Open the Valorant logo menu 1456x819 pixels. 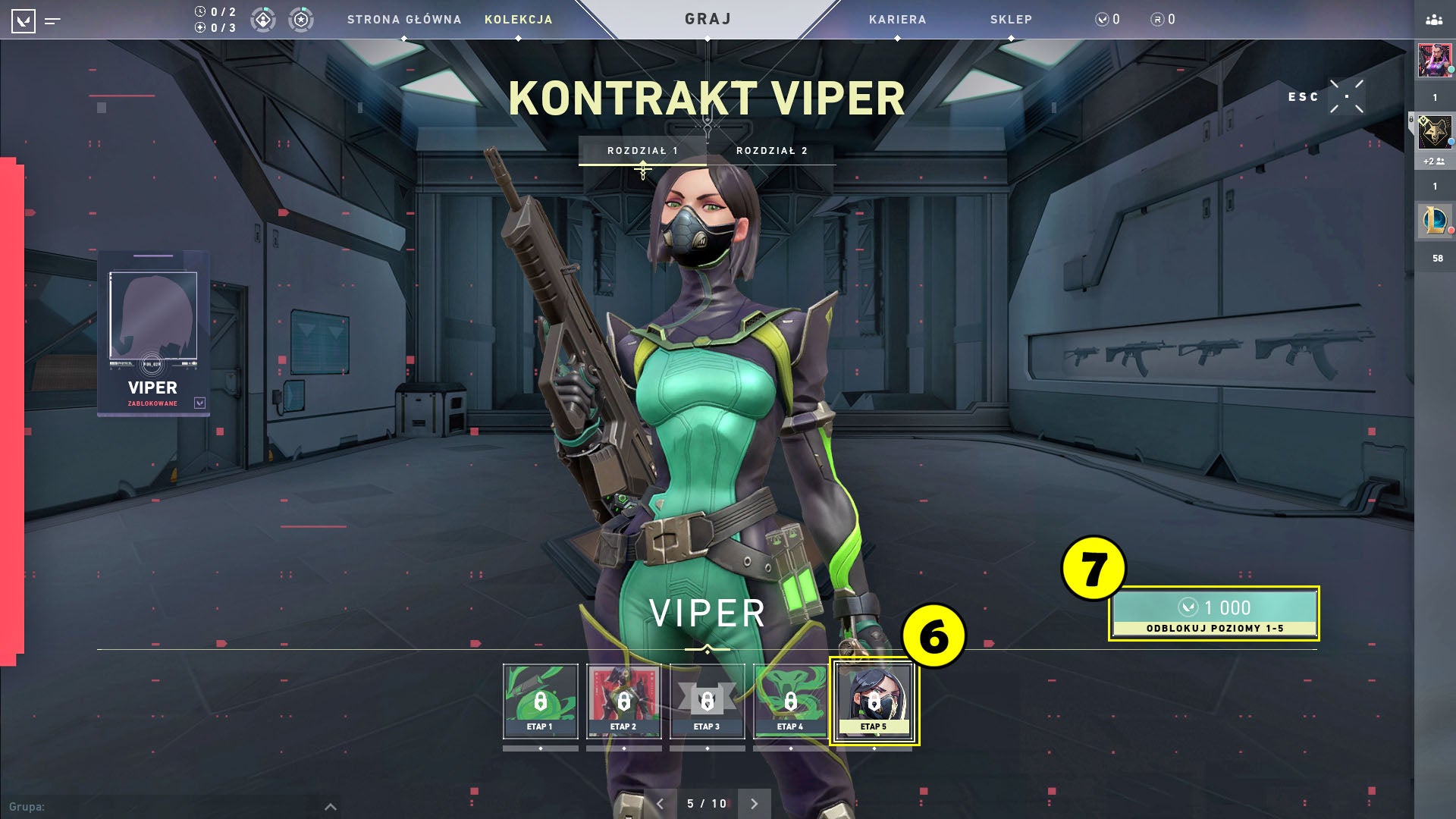pyautogui.click(x=24, y=20)
